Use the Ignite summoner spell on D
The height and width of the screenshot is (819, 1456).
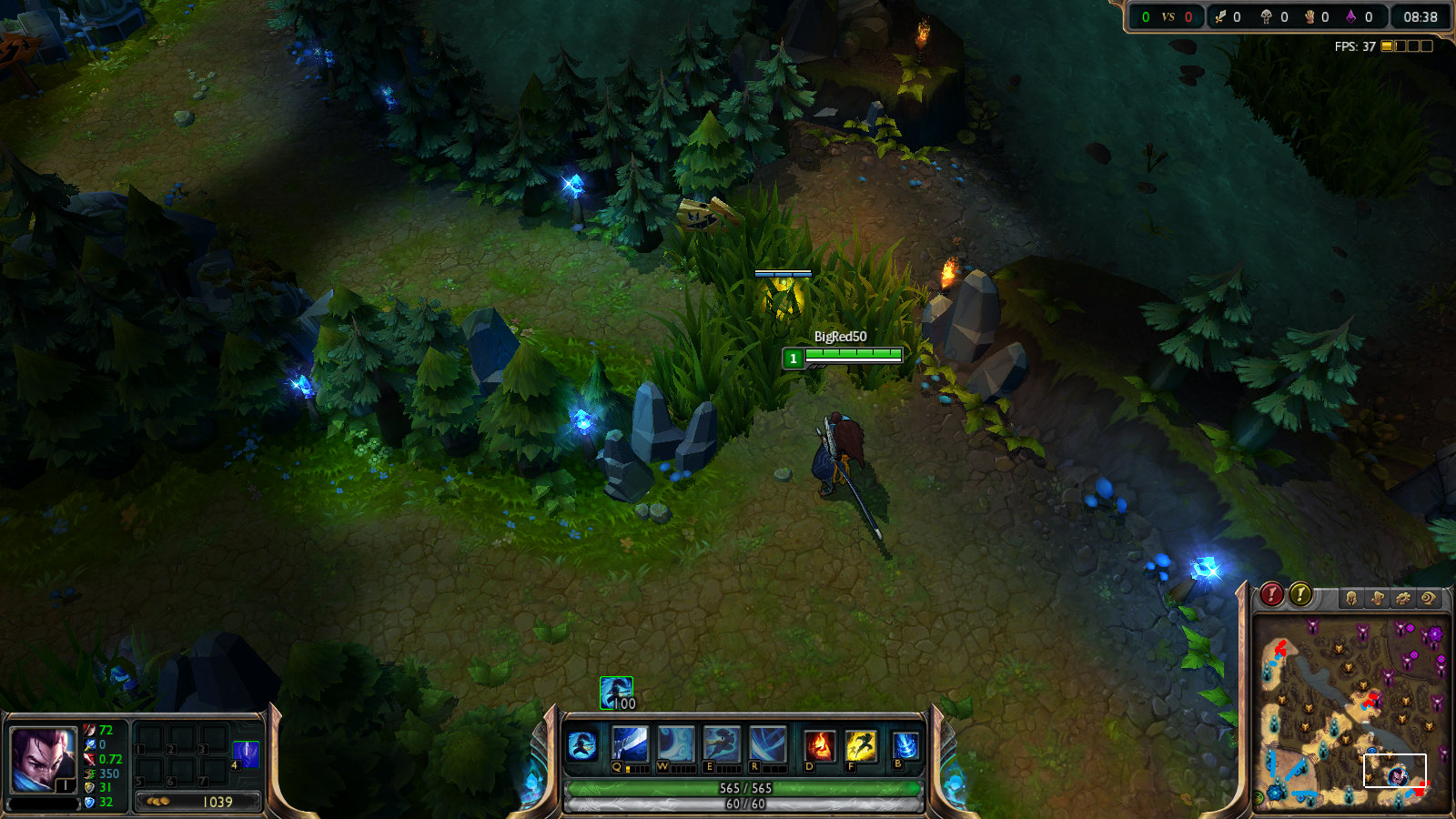coord(819,743)
